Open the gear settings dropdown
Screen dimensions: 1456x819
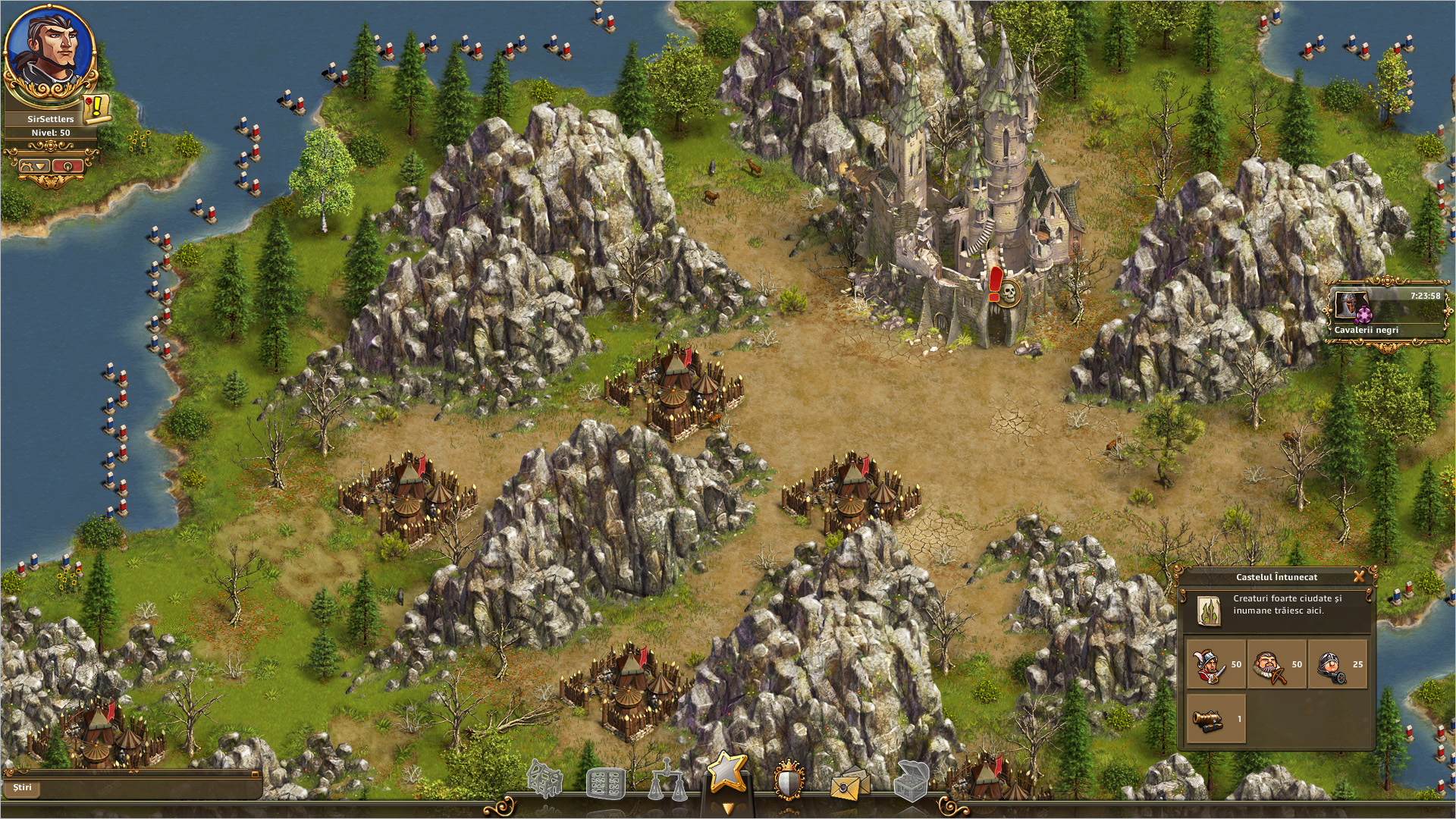(x=33, y=165)
